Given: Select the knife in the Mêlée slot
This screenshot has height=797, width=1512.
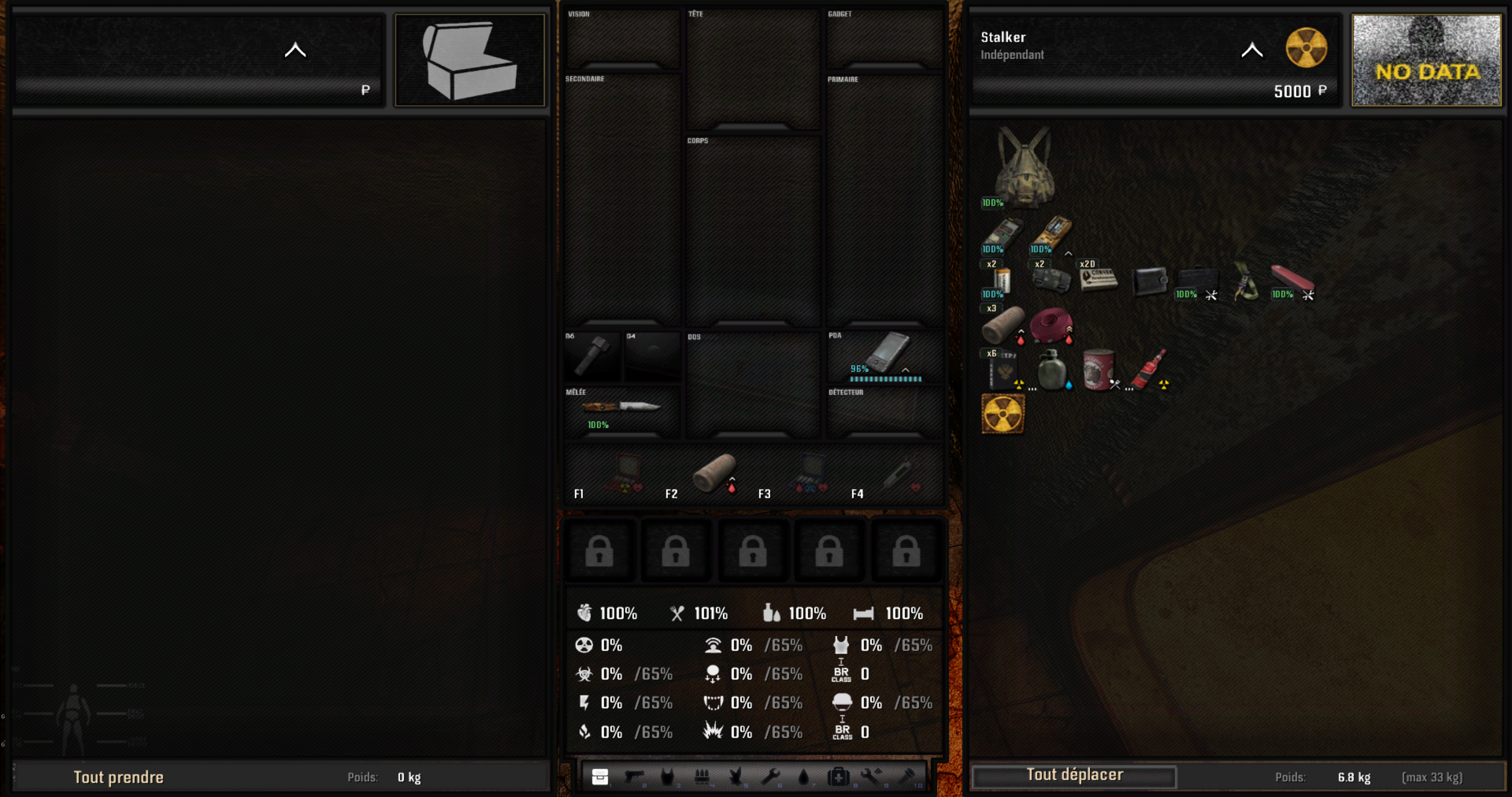Looking at the screenshot, I should coord(621,407).
